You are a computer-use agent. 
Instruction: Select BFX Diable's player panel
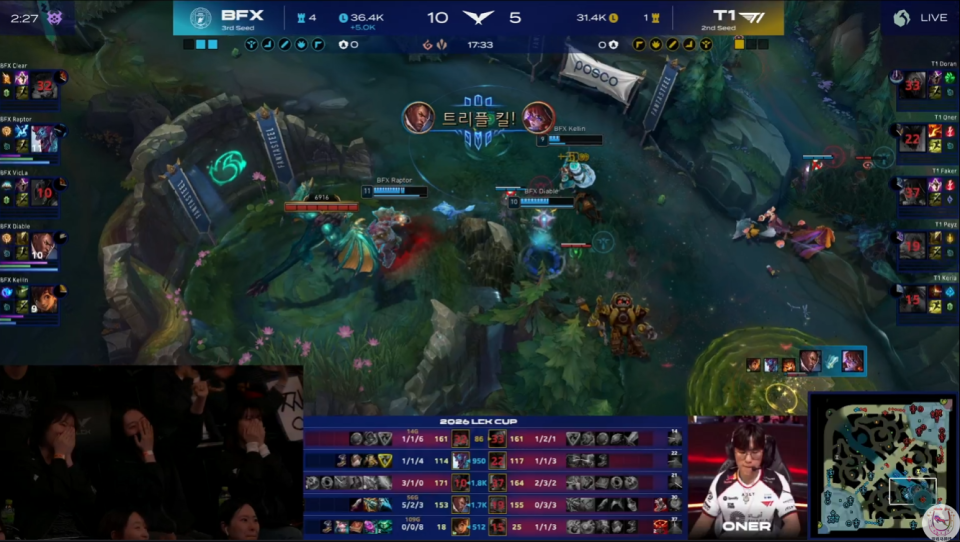coord(30,245)
